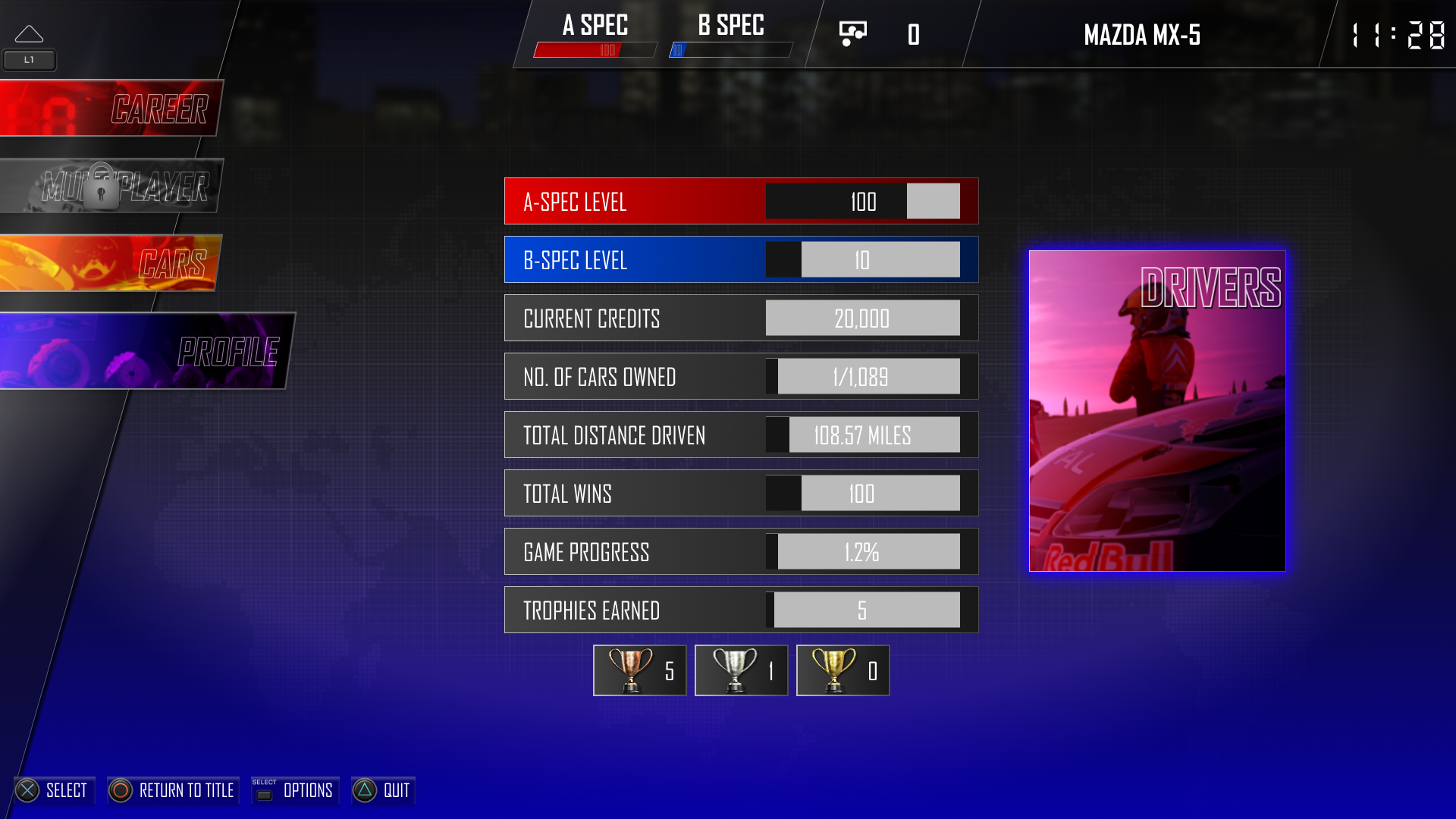Open the Drivers card
The width and height of the screenshot is (1456, 819).
[1157, 410]
